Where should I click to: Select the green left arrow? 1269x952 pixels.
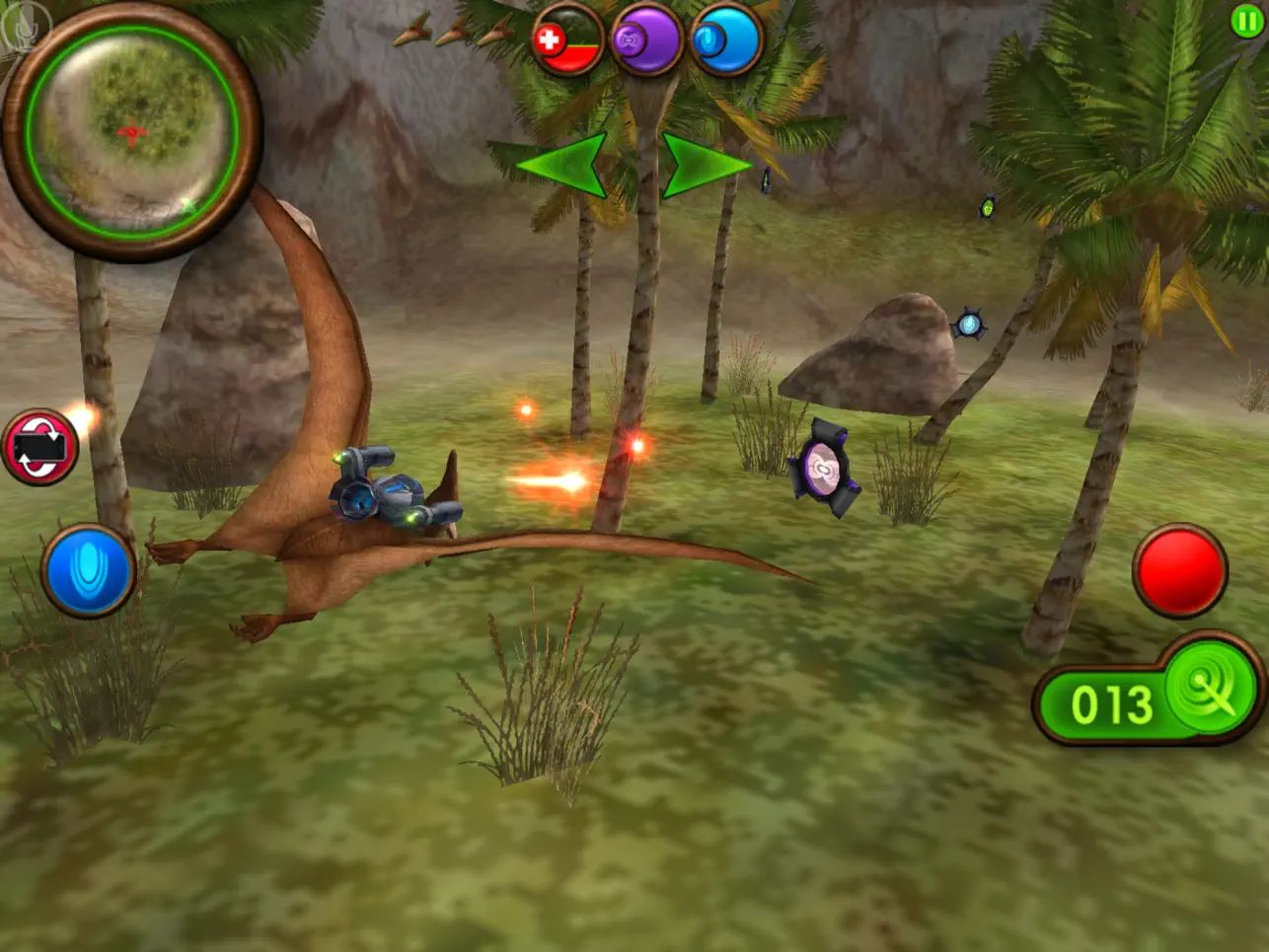click(563, 164)
